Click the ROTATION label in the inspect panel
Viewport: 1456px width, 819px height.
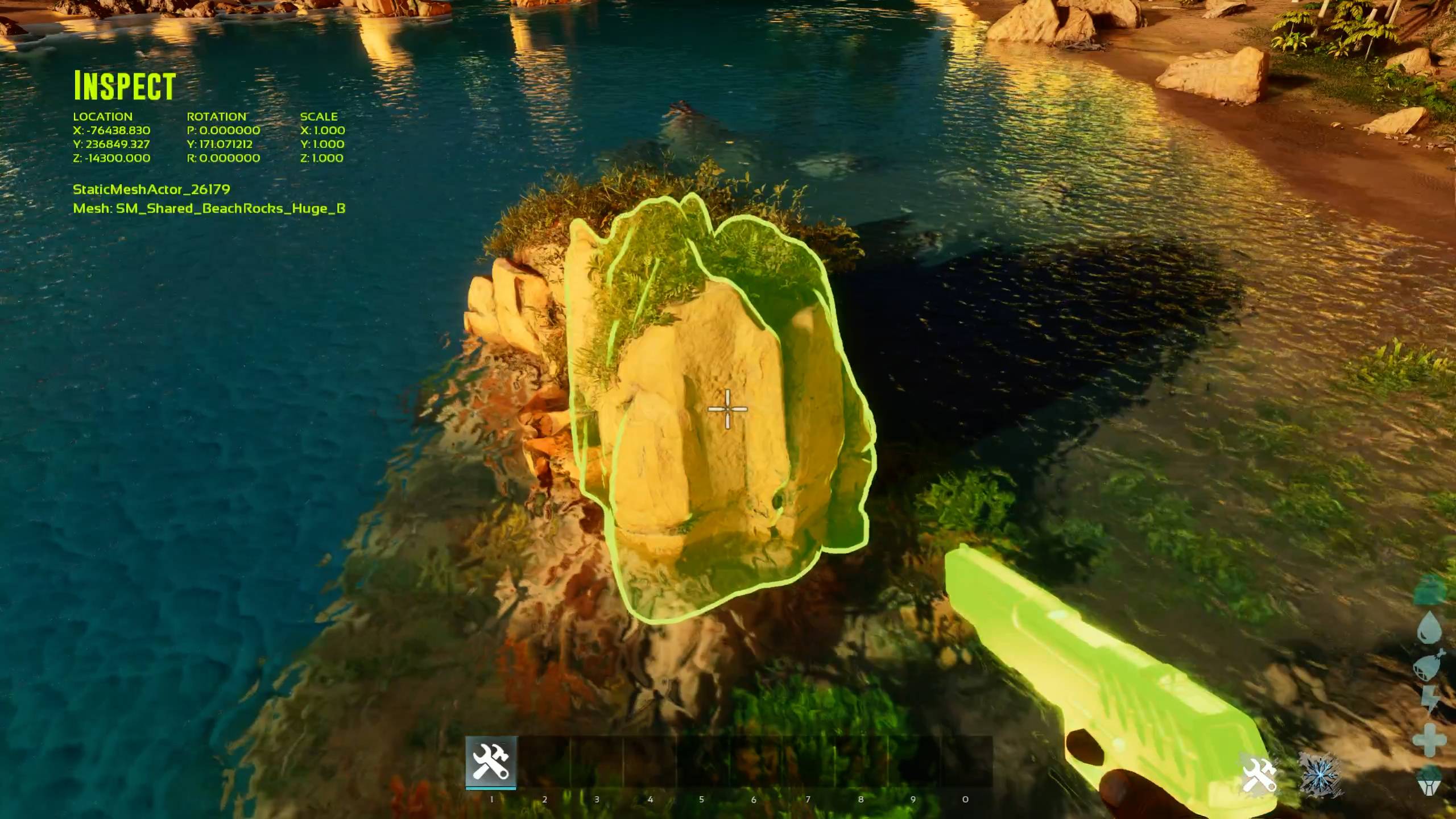(218, 116)
